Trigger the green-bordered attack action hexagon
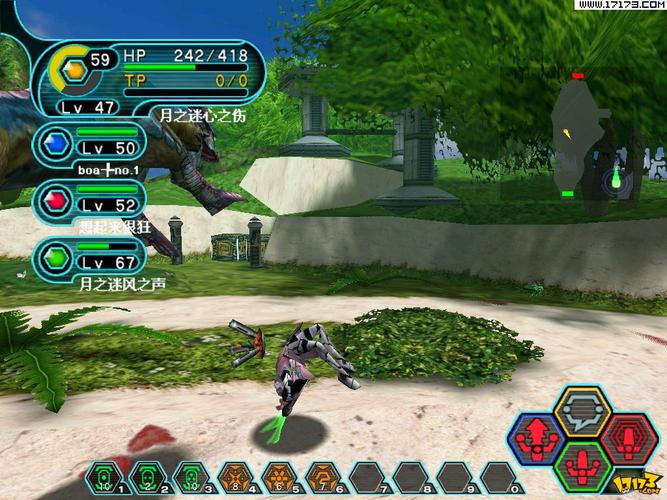The image size is (667, 500). coord(582,465)
